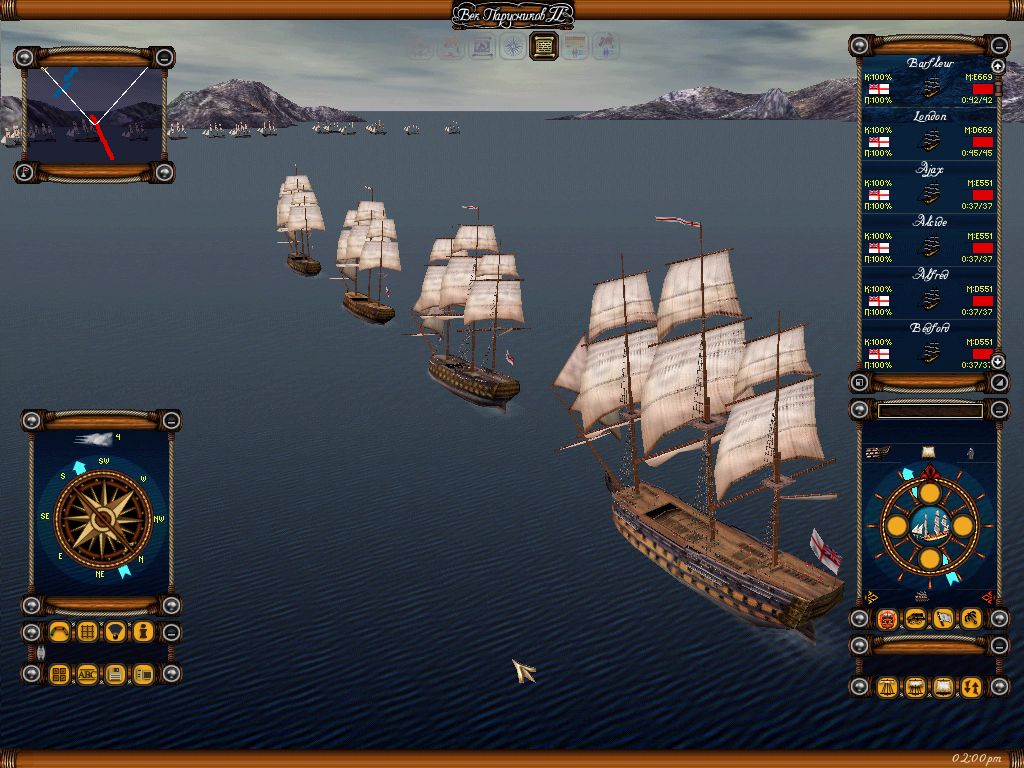The image size is (1024, 768).
Task: Open the floppy disk save button
Action: click(115, 674)
